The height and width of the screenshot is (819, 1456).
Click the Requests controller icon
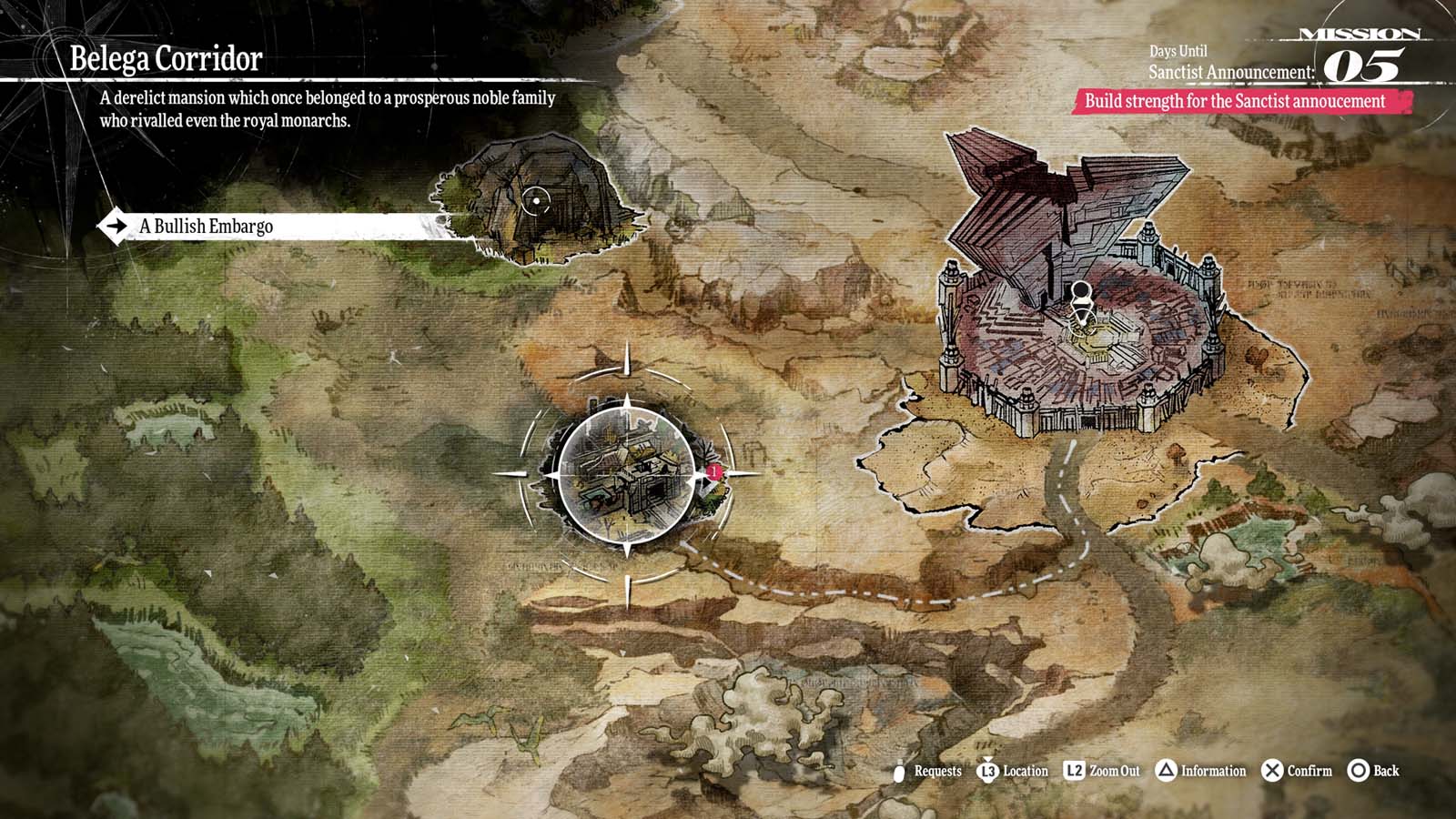coord(899,771)
